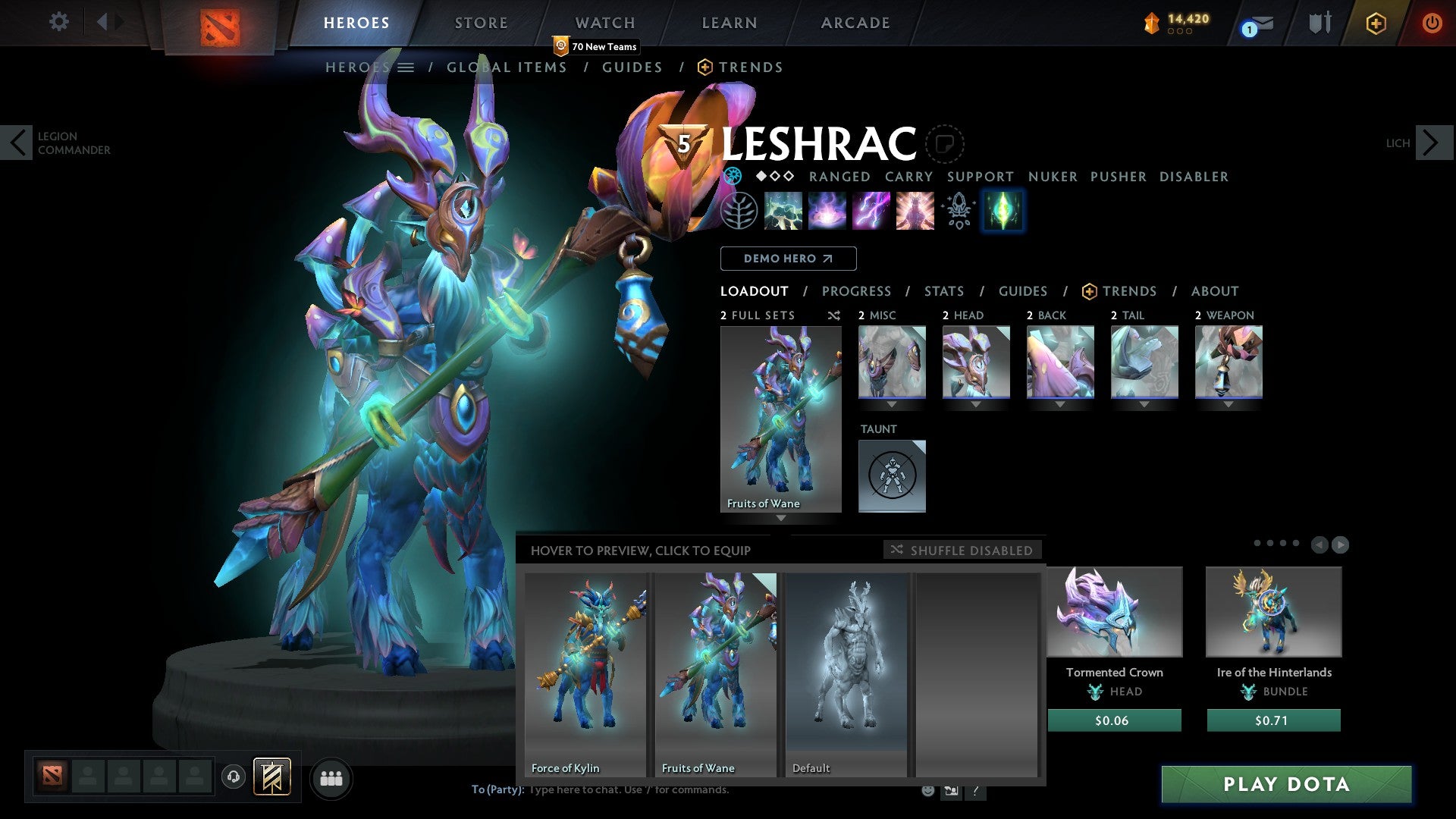1456x819 pixels.
Task: Open the guild banner icon
Action: point(270,777)
